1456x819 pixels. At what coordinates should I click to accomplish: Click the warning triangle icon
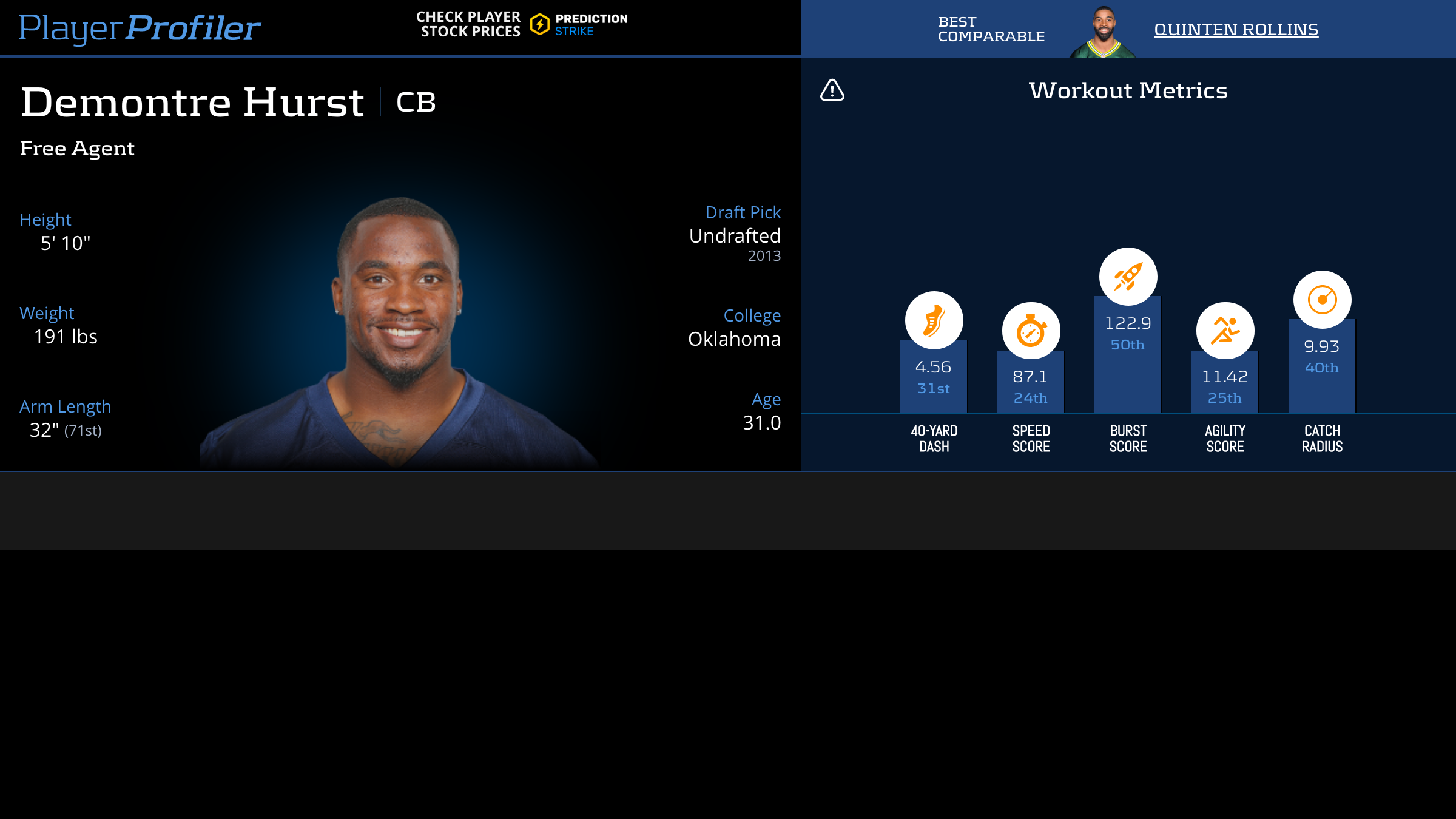click(832, 90)
